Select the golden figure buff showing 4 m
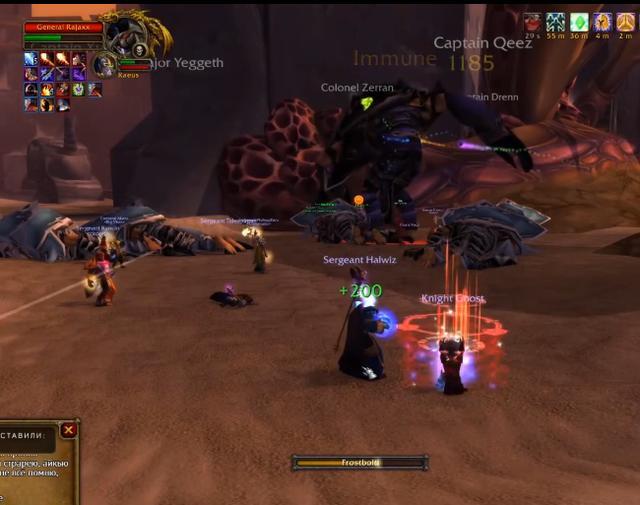 (602, 22)
